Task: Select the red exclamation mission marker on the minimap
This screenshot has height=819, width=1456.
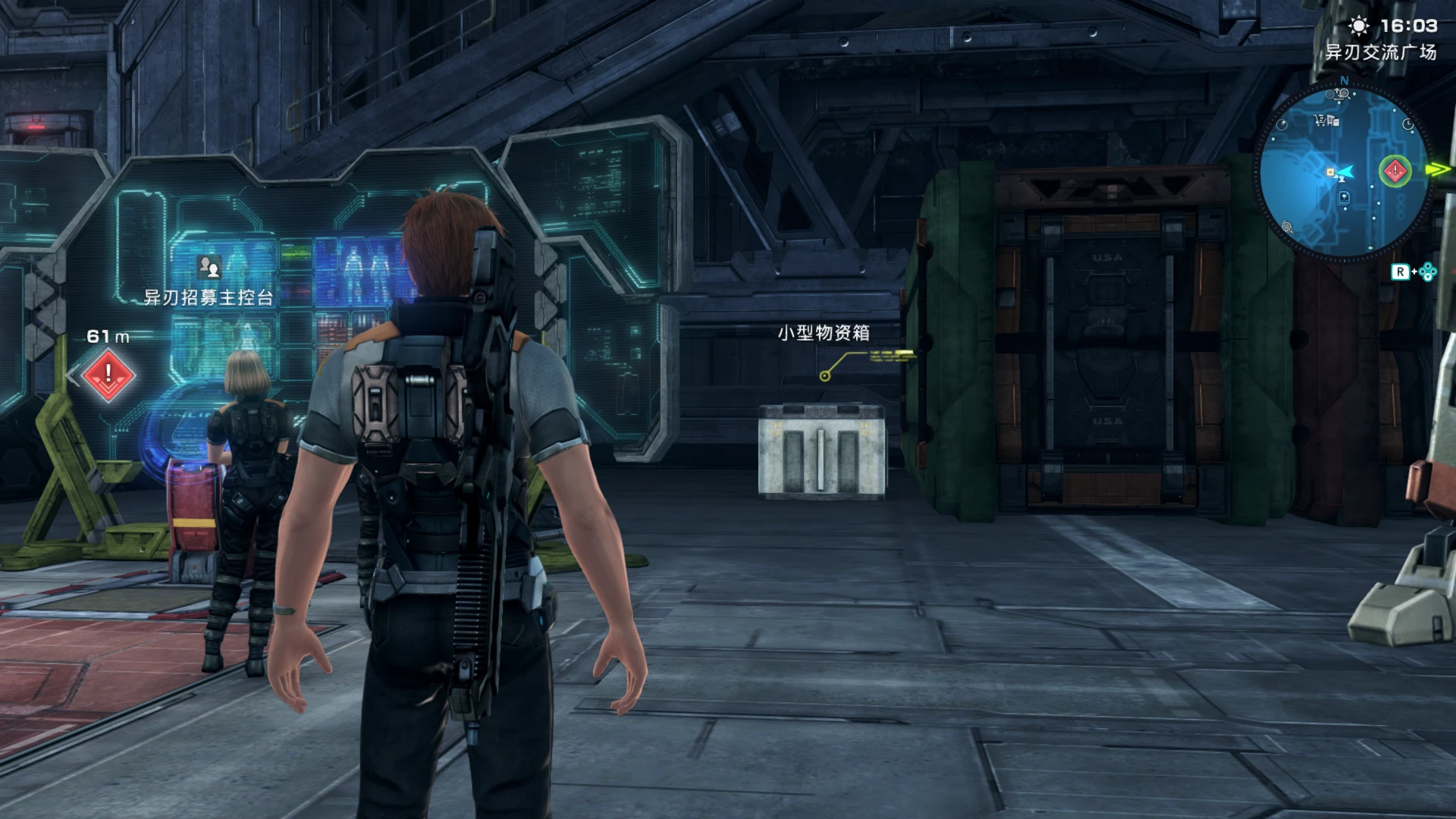Action: click(x=1395, y=170)
